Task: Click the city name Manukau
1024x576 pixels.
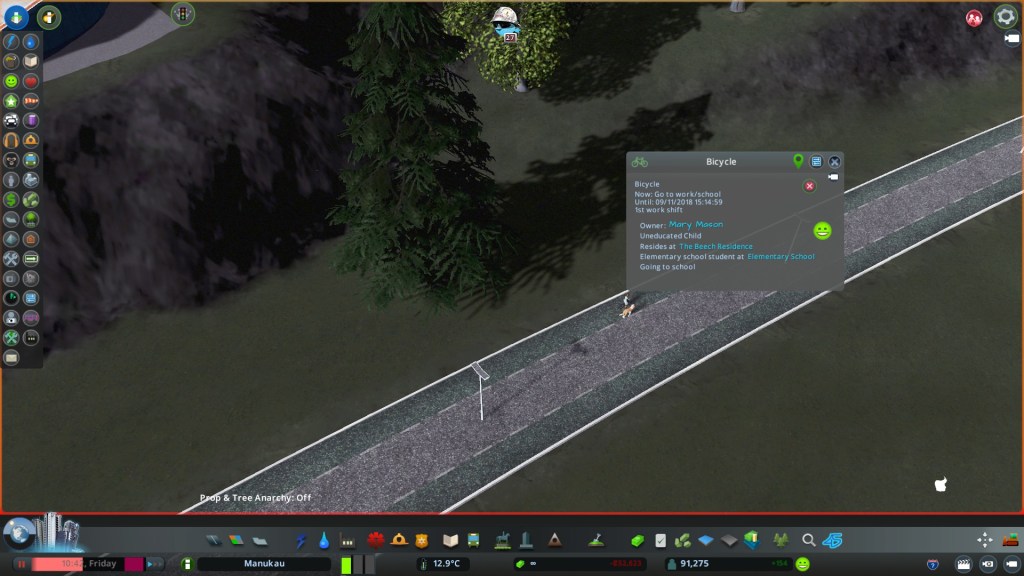Action: click(264, 564)
